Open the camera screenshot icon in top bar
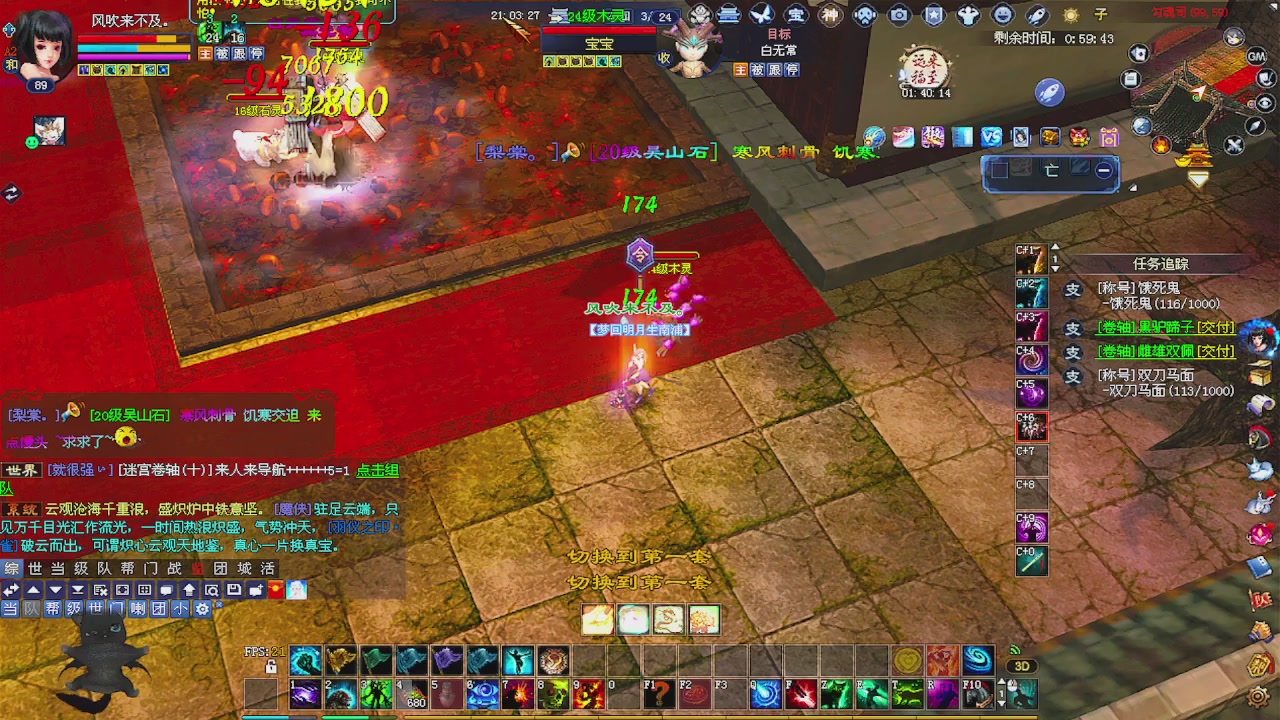Viewport: 1280px width, 720px height. click(x=899, y=15)
